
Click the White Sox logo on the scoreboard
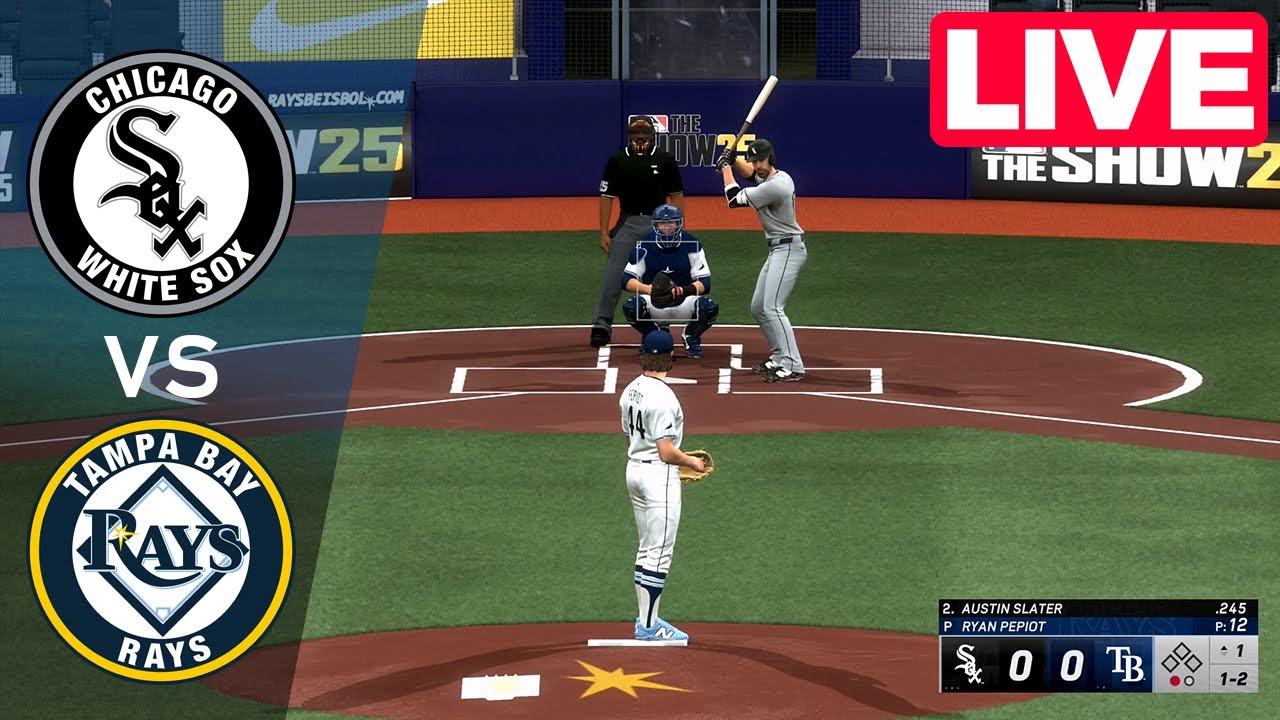tap(968, 665)
